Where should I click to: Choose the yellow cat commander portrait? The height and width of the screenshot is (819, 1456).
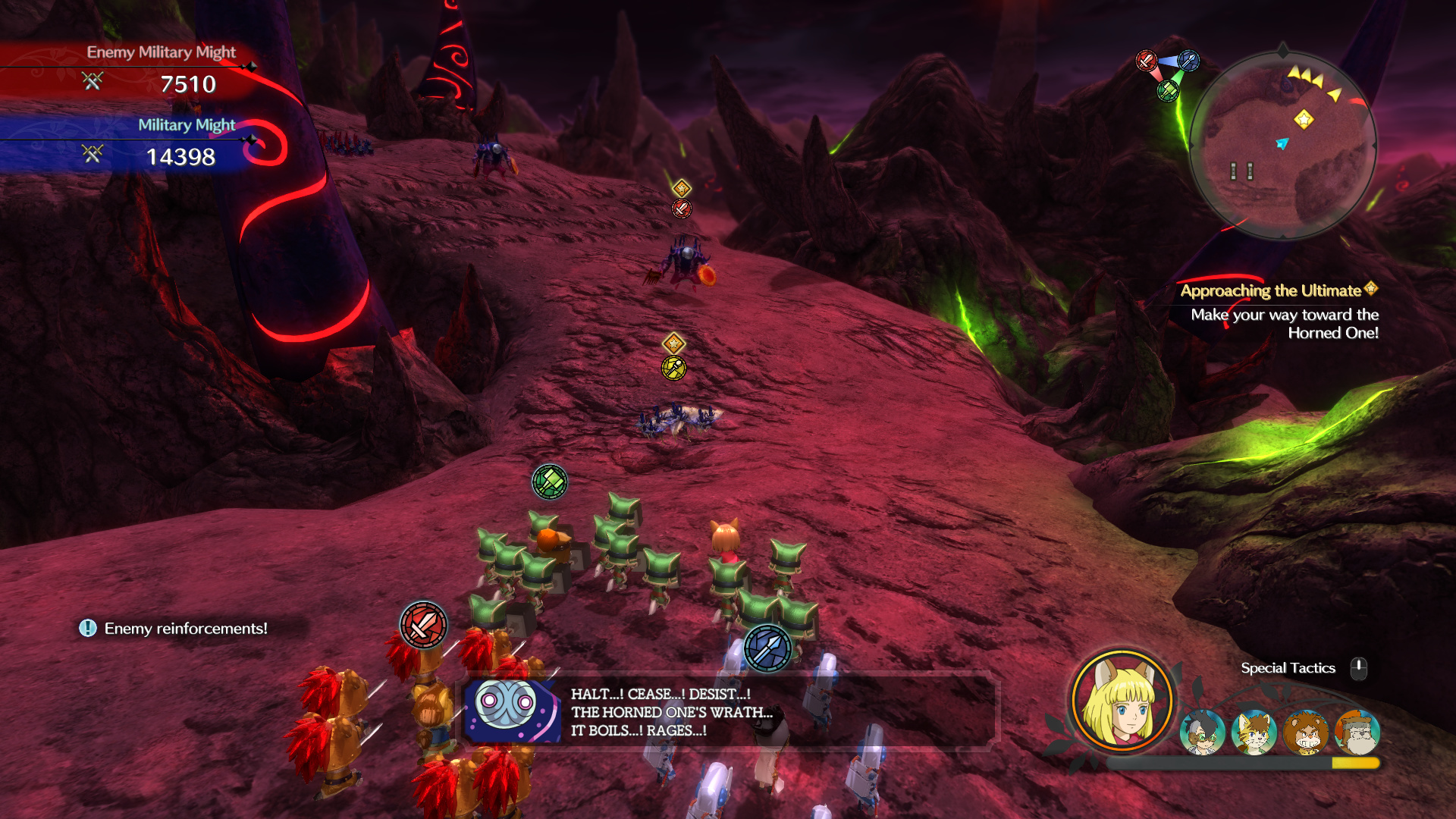(x=1254, y=733)
